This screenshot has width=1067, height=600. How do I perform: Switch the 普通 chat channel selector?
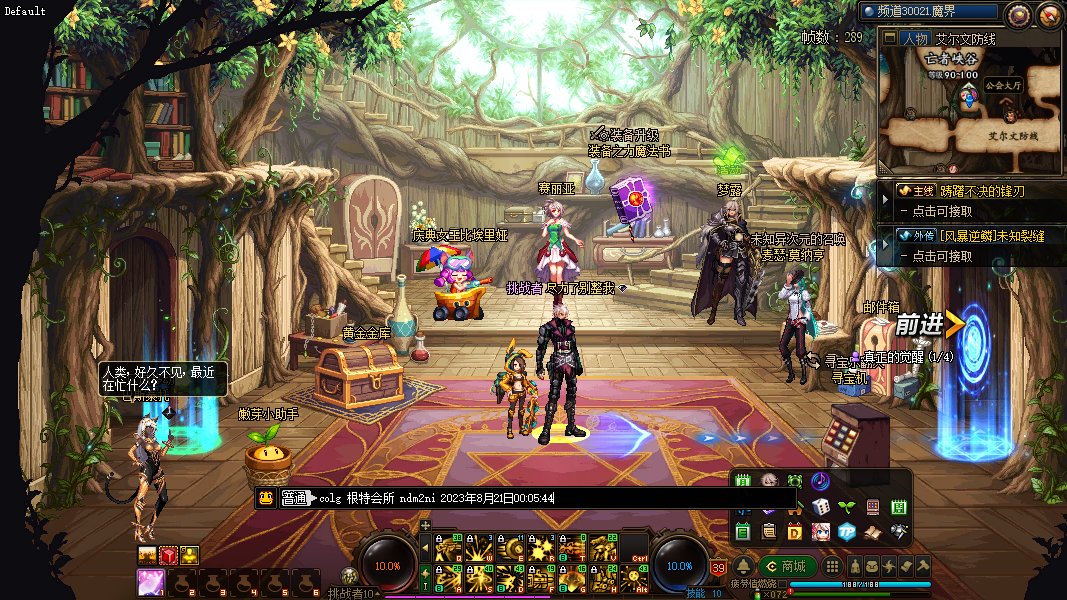pyautogui.click(x=295, y=498)
